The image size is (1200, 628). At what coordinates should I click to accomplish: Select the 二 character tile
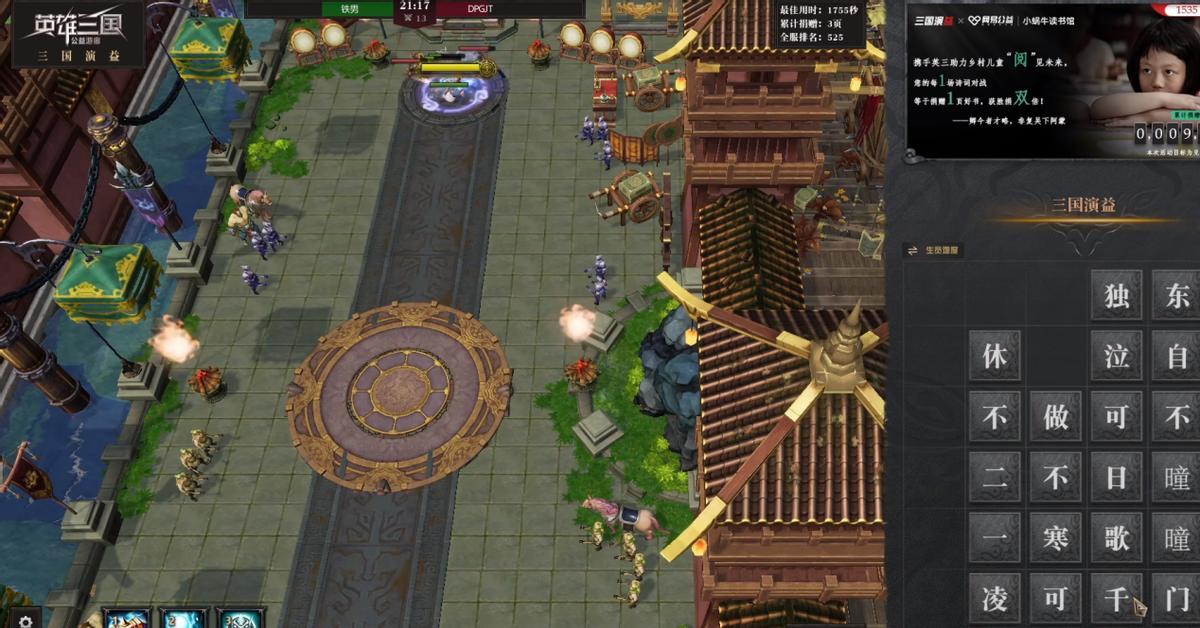pyautogui.click(x=994, y=478)
